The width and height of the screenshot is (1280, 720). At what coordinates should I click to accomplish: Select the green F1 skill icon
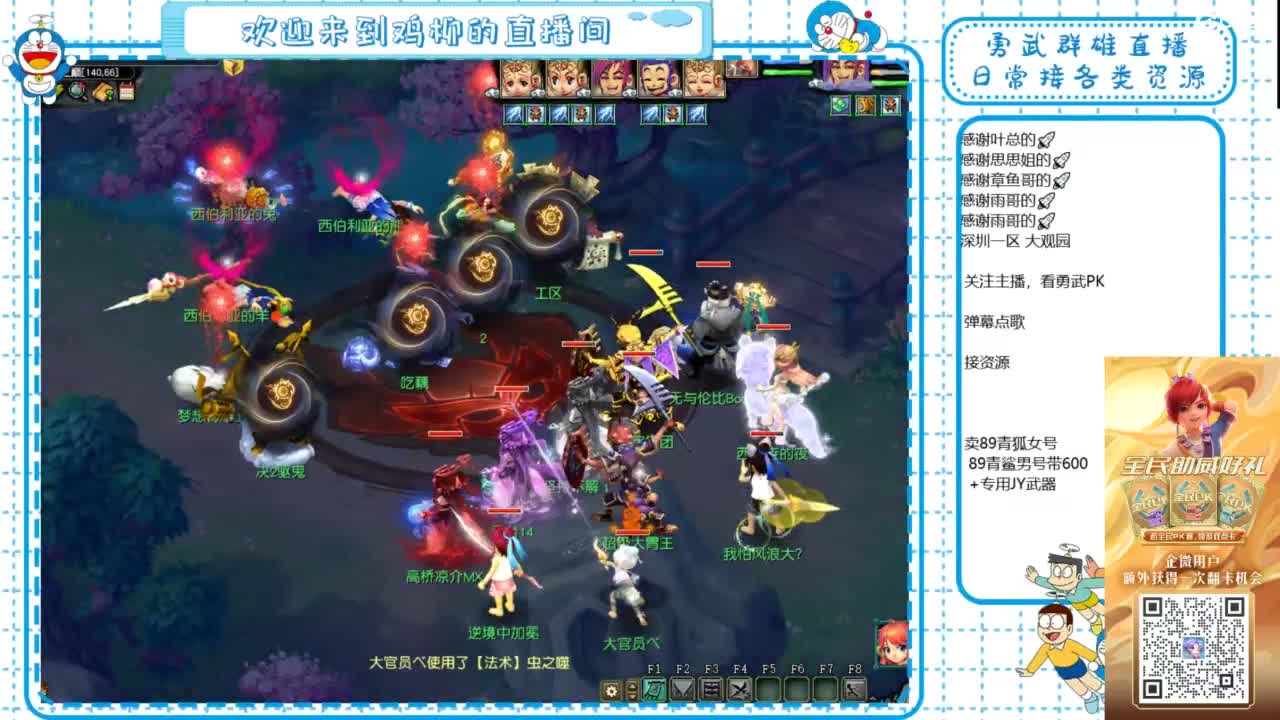tap(654, 690)
